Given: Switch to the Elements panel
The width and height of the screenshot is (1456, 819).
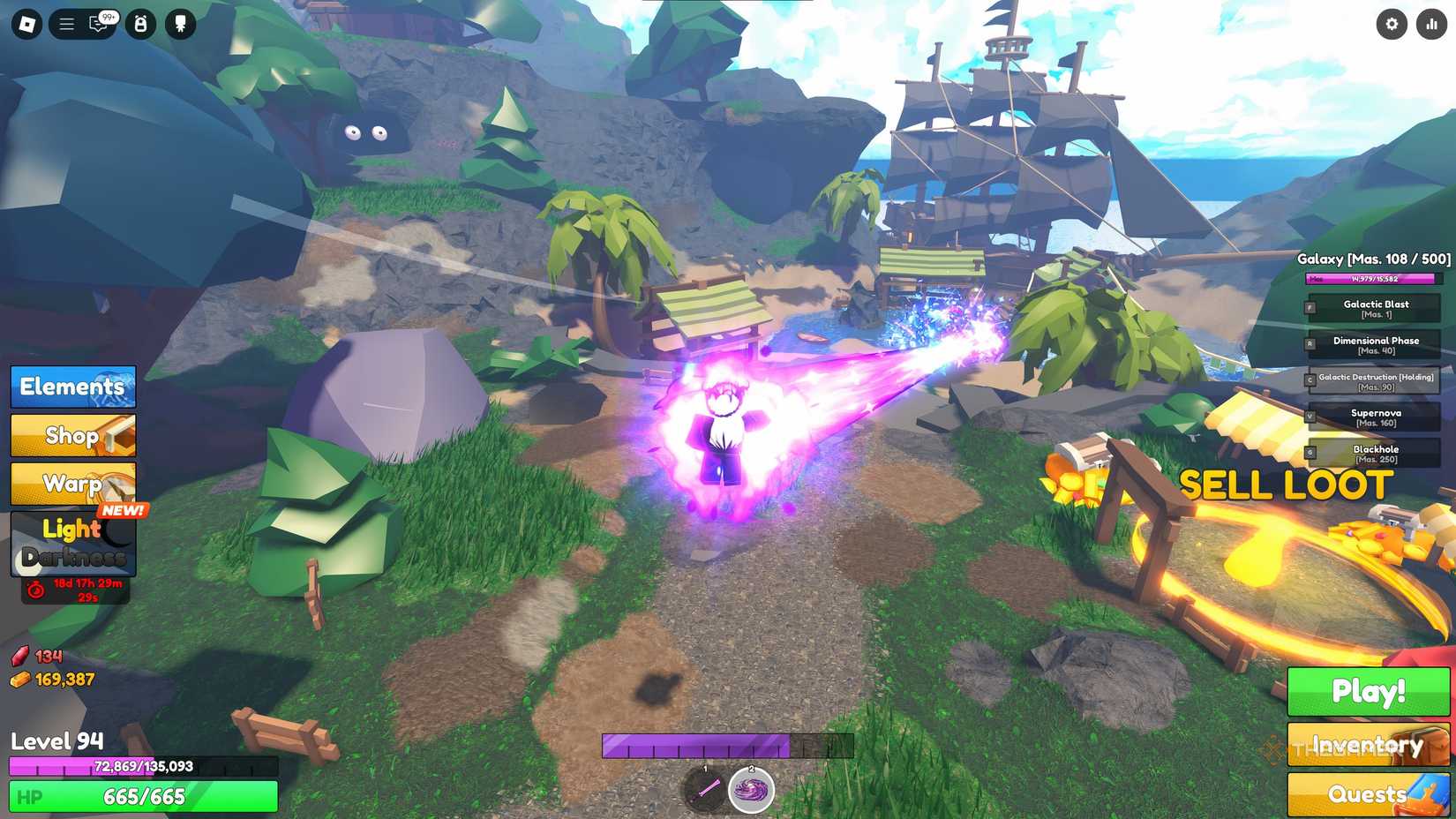Looking at the screenshot, I should [72, 387].
